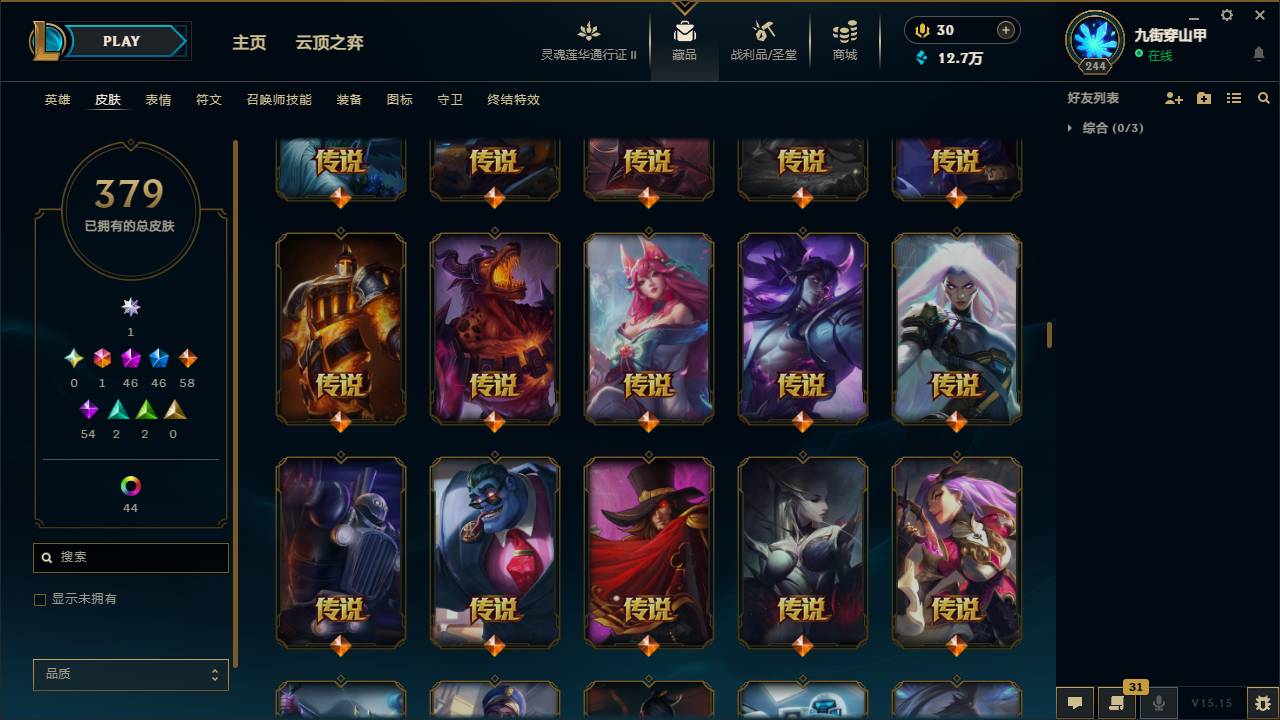The height and width of the screenshot is (720, 1280).
Task: Enable the 显示未拥有 checkbox
Action: click(40, 599)
